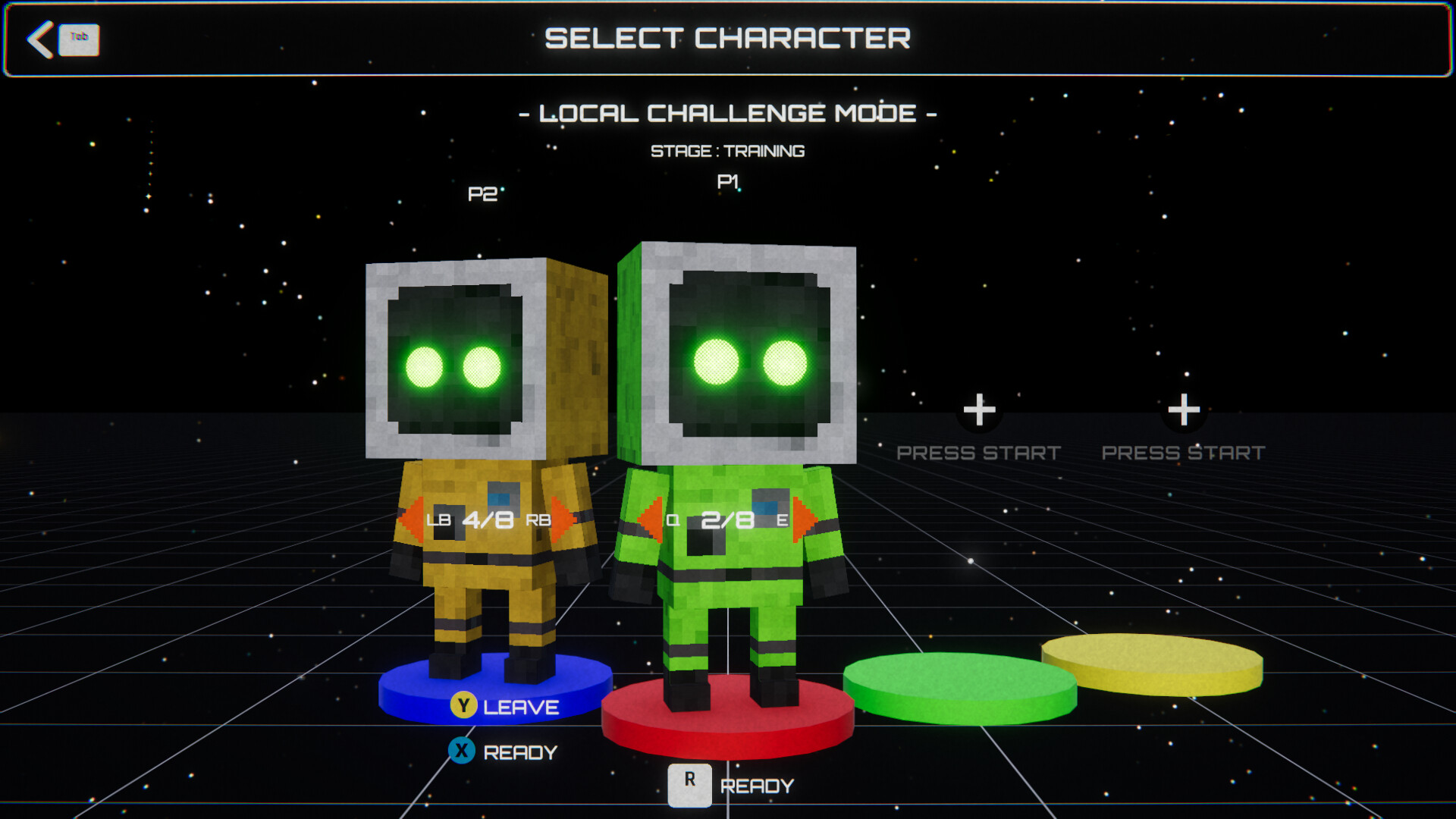The image size is (1456, 819).
Task: Select previous character for P1 green robot
Action: tap(650, 519)
